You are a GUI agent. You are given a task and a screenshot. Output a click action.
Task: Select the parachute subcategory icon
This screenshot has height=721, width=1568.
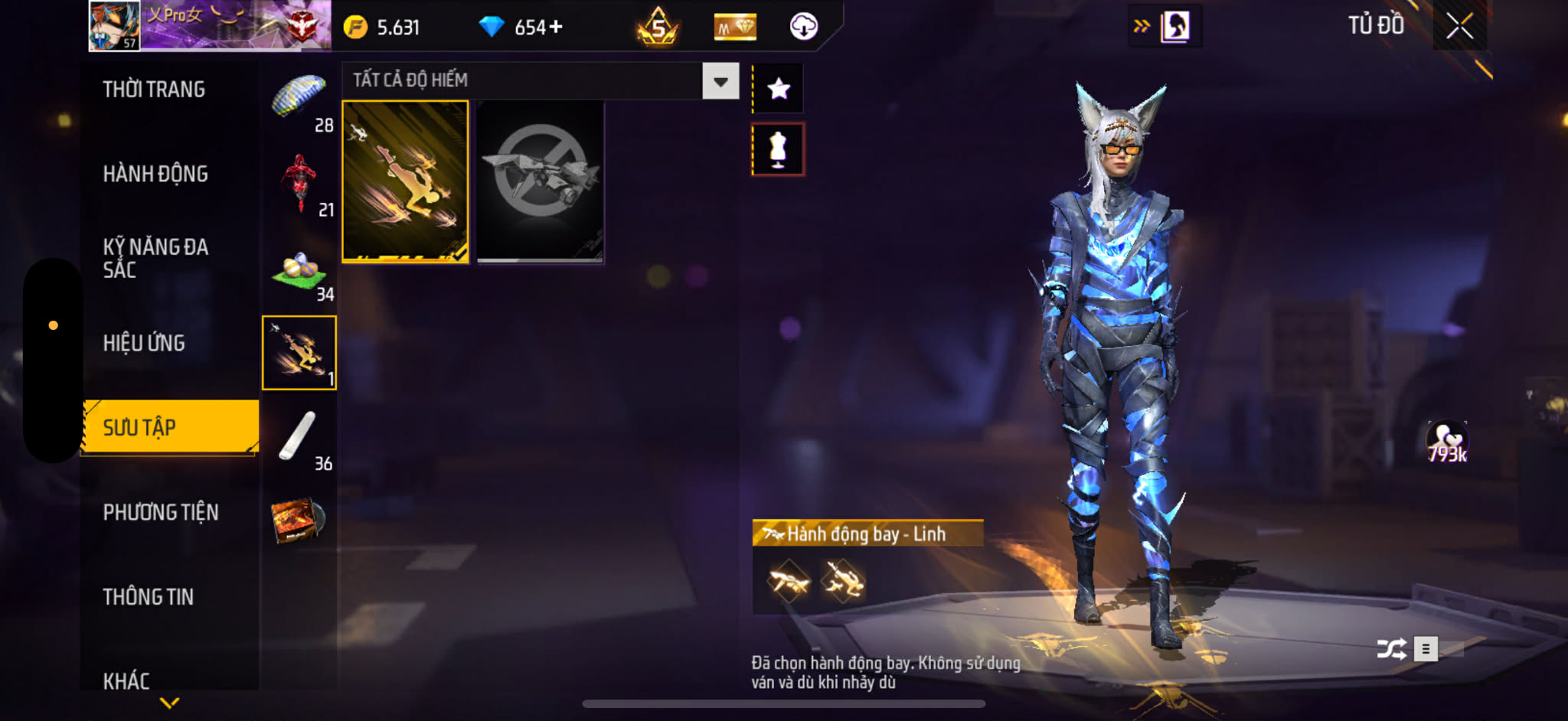point(299,98)
